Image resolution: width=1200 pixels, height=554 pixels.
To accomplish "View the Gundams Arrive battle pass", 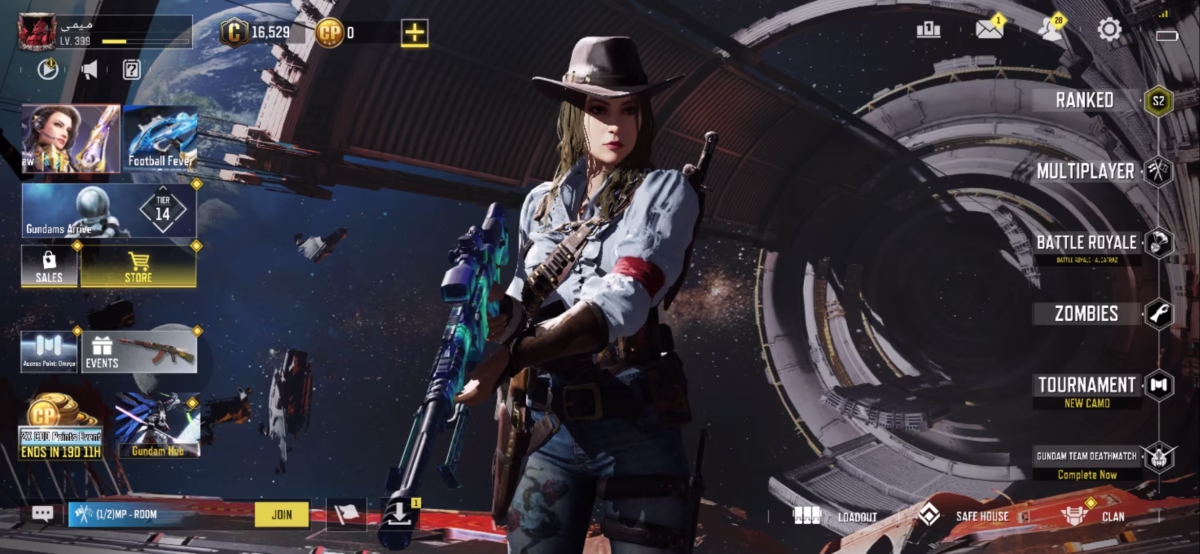I will pyautogui.click(x=109, y=211).
